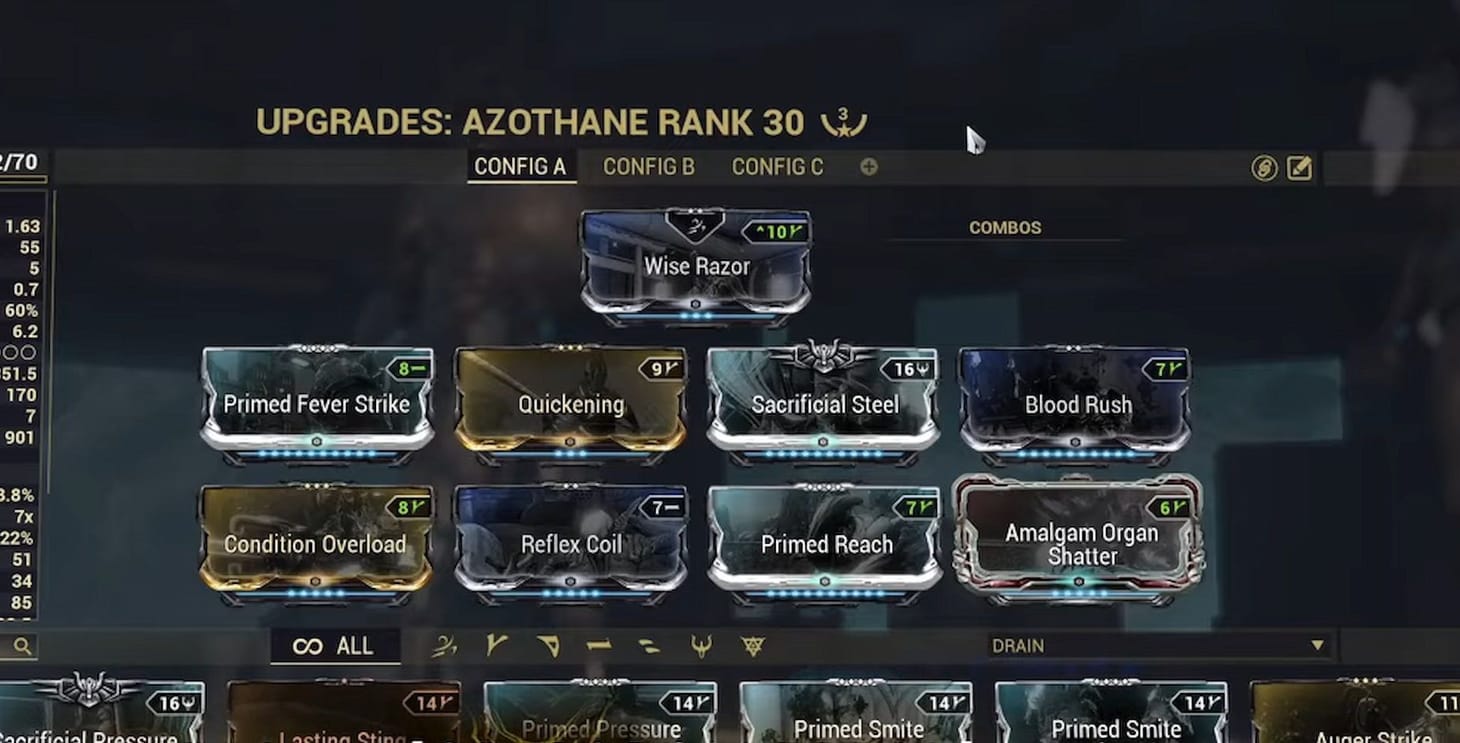Viewport: 1460px width, 743px height.
Task: Open the COMBOS panel
Action: 1005,227
